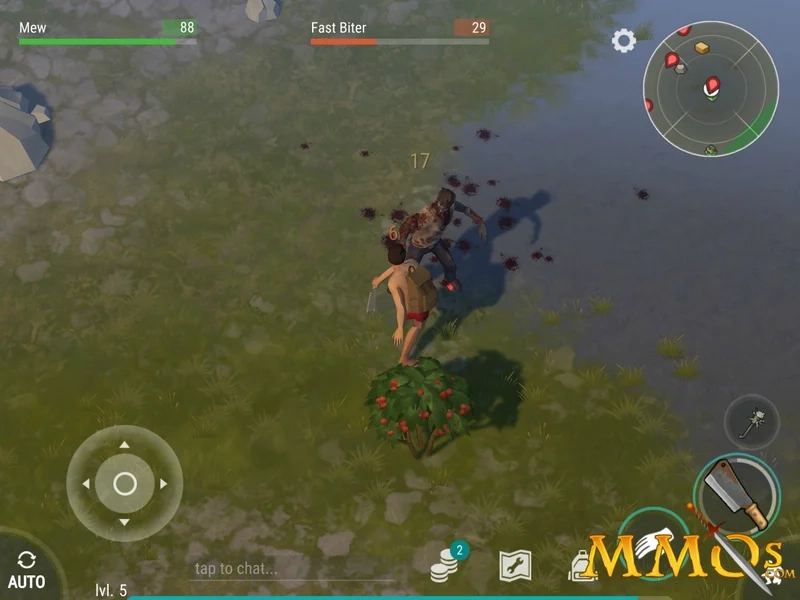Open the circular minimap

point(708,90)
